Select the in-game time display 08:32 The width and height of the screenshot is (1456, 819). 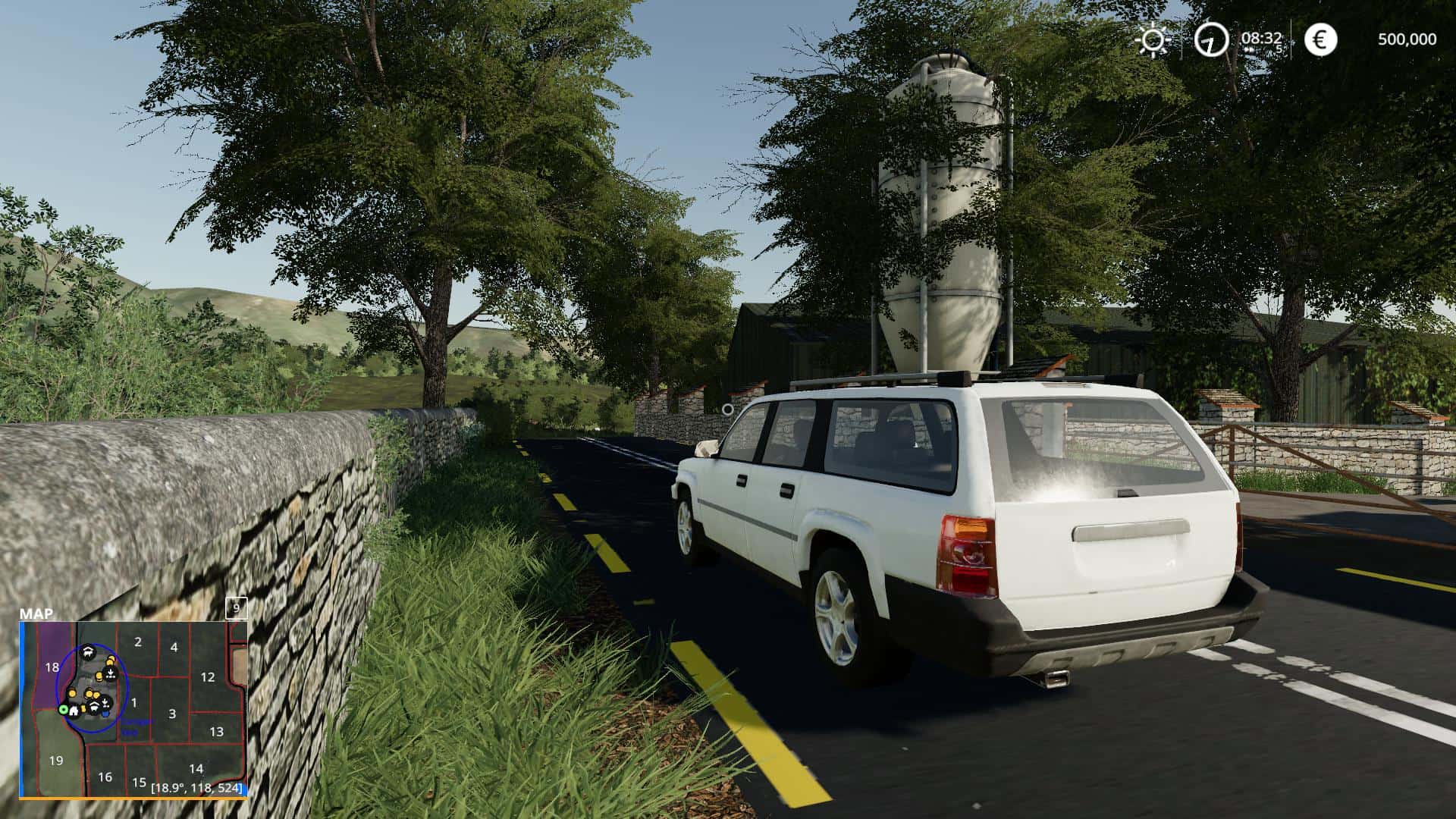tap(1261, 37)
